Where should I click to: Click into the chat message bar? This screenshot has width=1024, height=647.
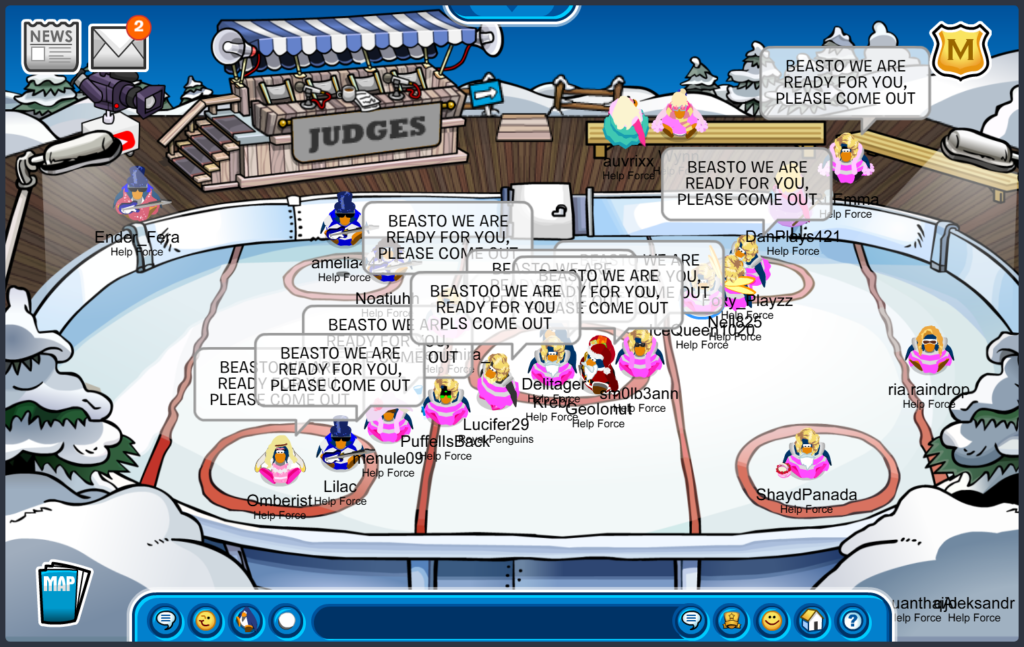[x=490, y=621]
